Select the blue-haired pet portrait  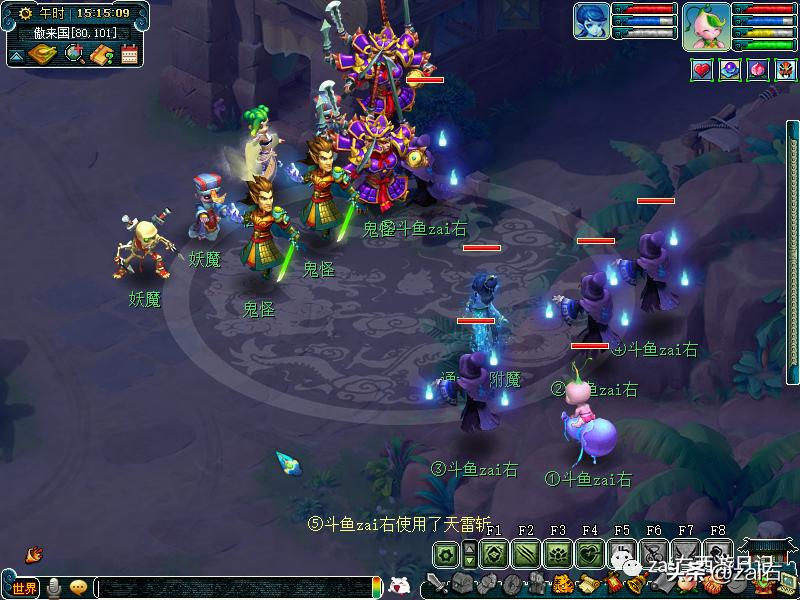click(x=591, y=25)
